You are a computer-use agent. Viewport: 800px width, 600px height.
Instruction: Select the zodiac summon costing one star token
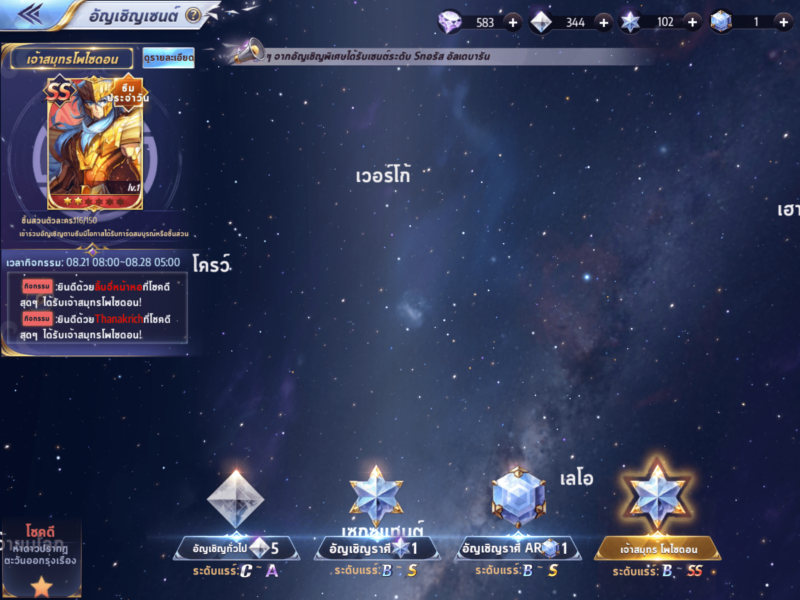[x=377, y=548]
